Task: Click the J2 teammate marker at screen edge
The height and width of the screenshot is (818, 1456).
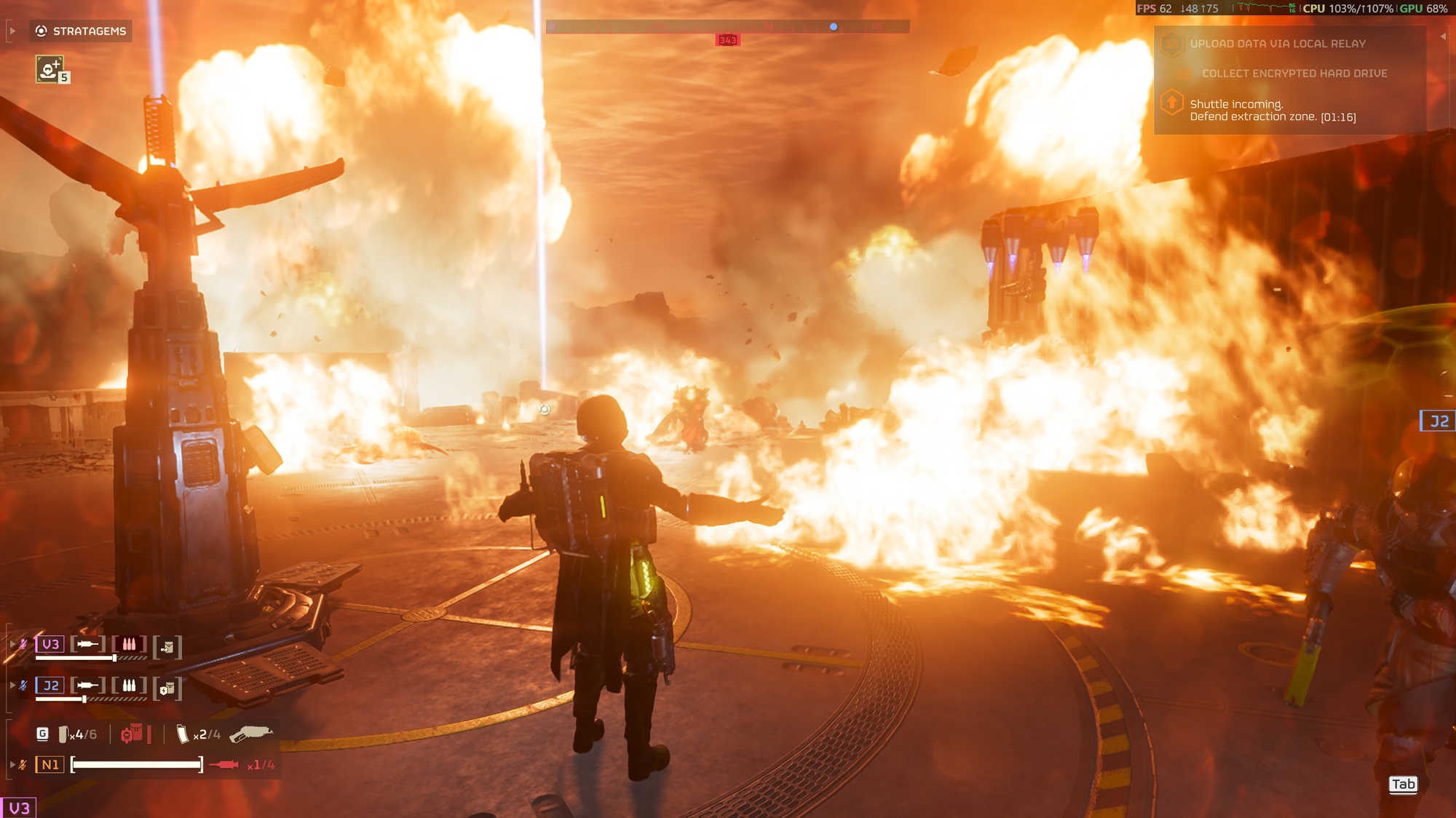Action: click(1439, 421)
